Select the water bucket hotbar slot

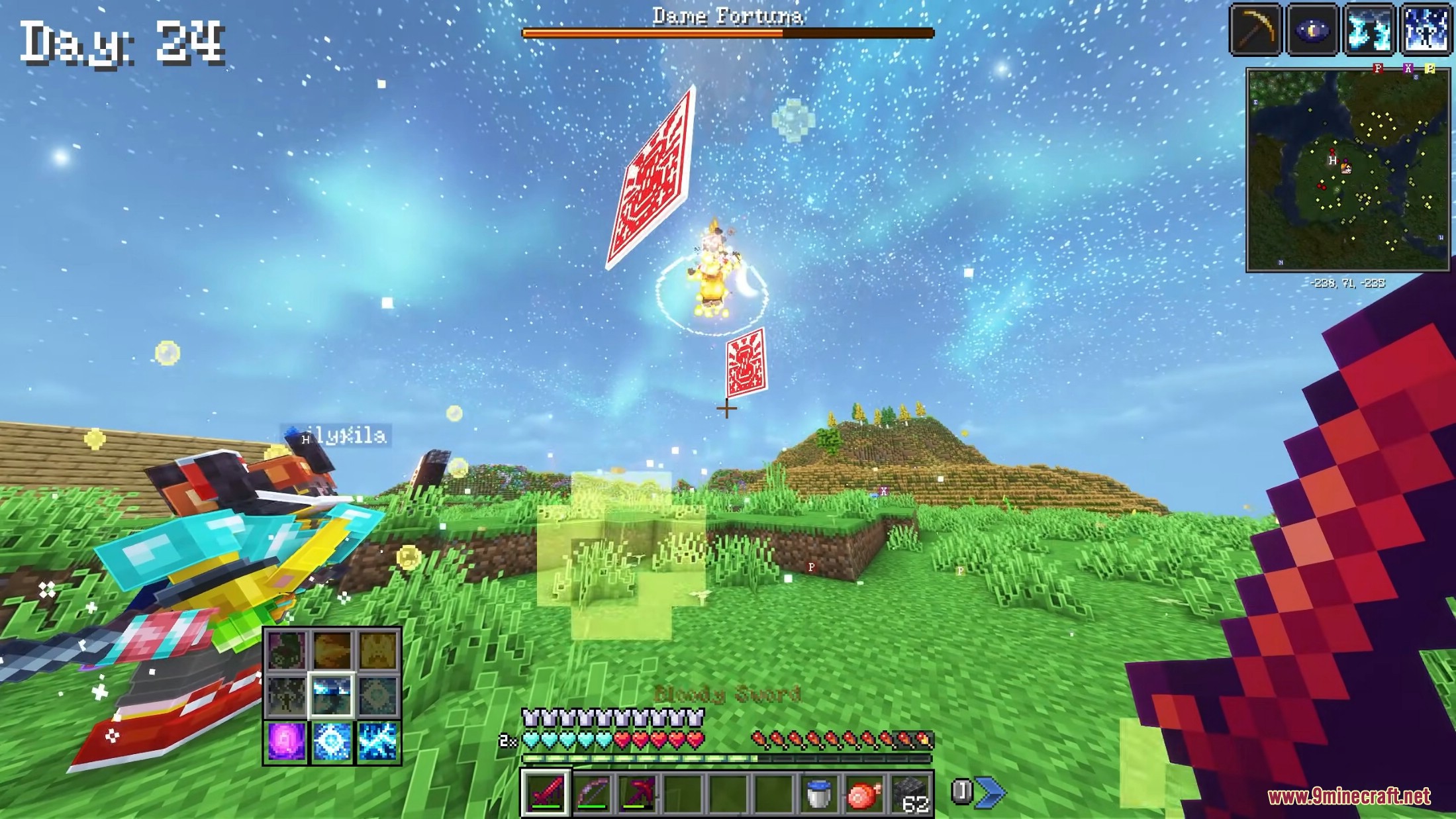pos(818,793)
